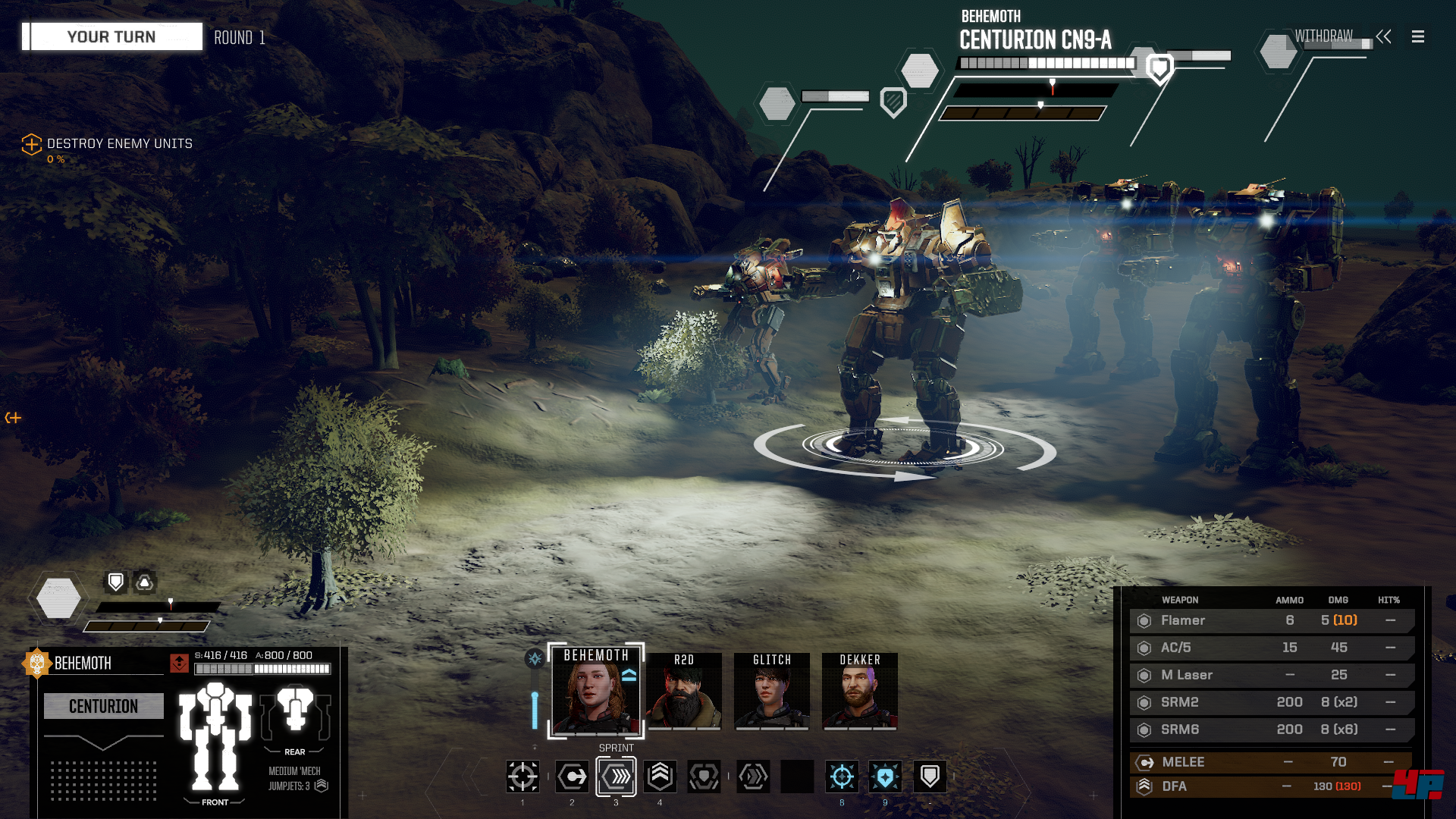1456x819 pixels.
Task: Open the hamburger menu
Action: pos(1418,36)
